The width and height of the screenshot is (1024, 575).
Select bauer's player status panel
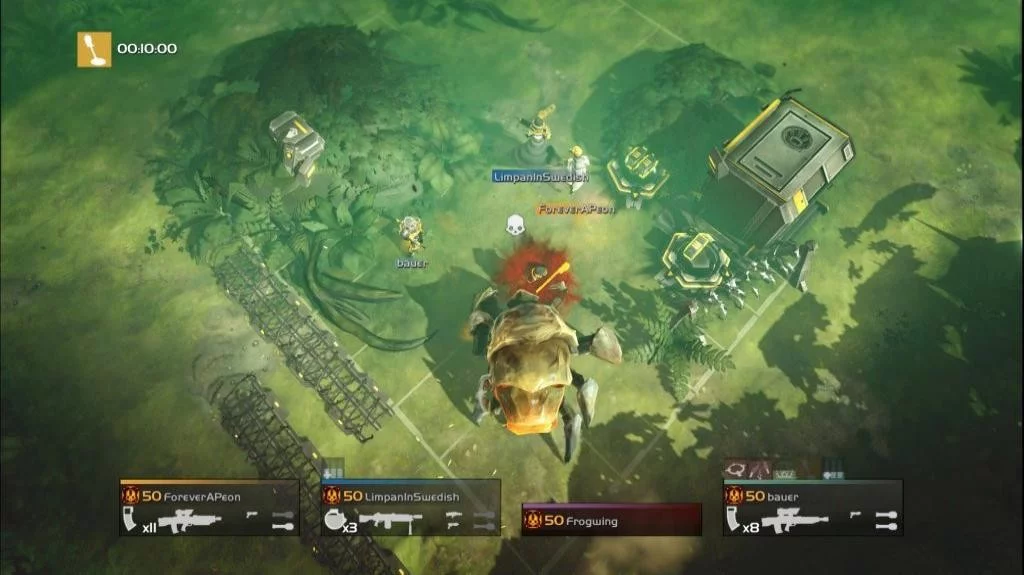tap(812, 507)
